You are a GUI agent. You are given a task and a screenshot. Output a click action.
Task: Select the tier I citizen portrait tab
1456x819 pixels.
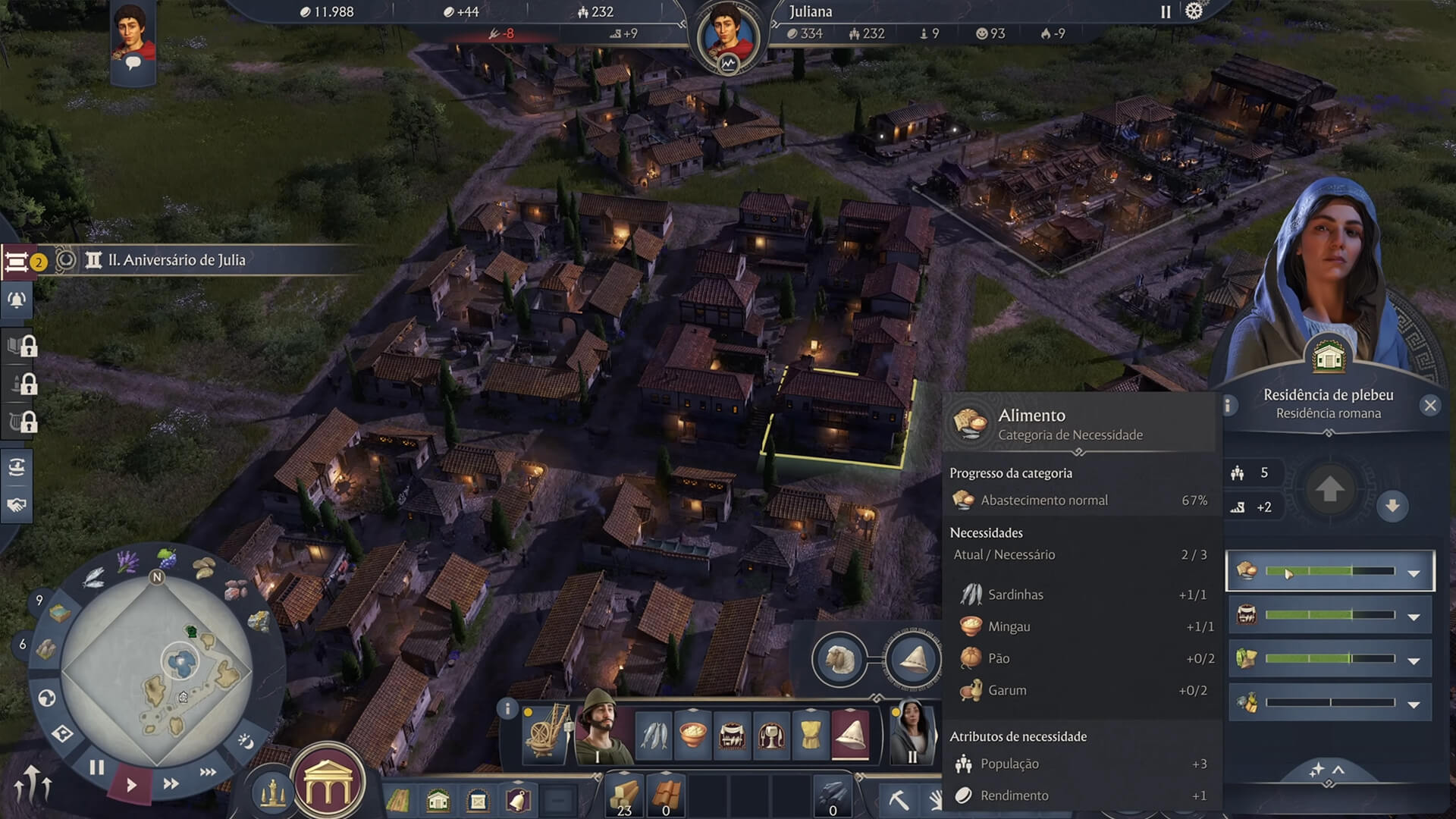click(x=605, y=733)
